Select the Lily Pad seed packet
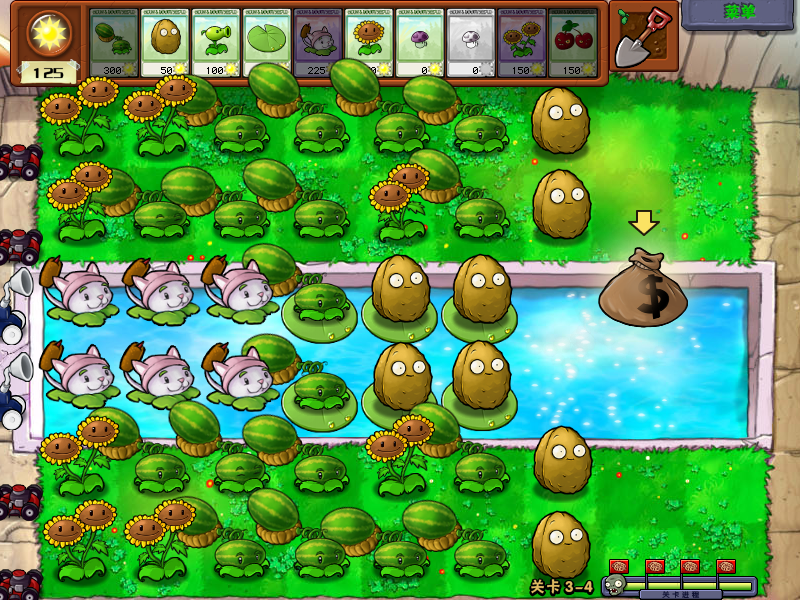The height and width of the screenshot is (600, 800). (267, 43)
